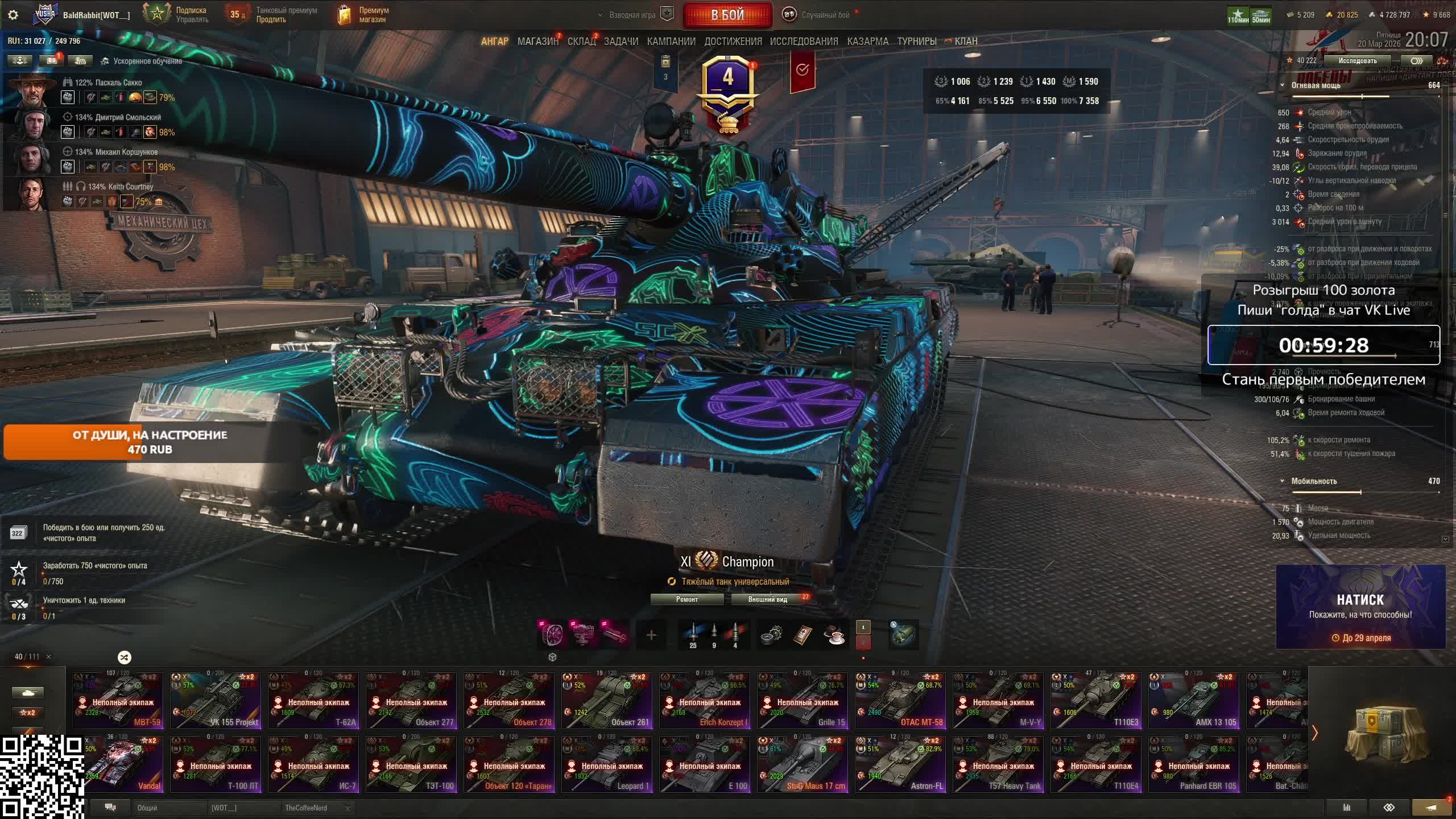Go to the КАЗАРМА tab
1456x819 pixels.
coord(867,42)
